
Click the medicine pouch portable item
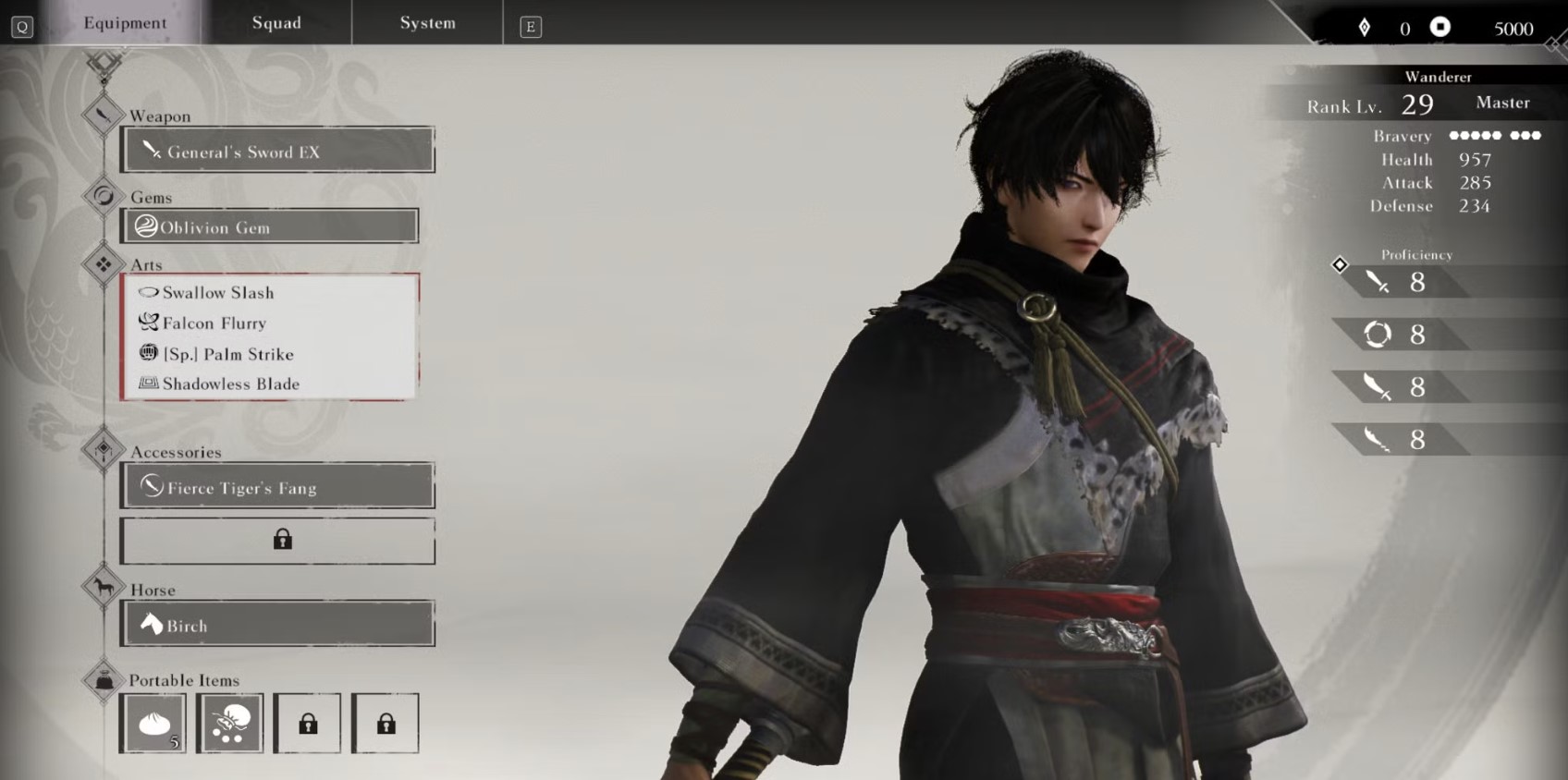[229, 723]
